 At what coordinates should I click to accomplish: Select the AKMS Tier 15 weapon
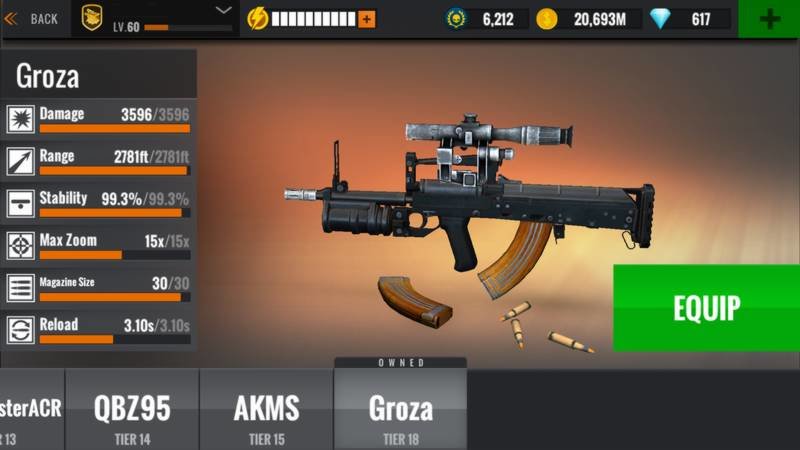266,410
